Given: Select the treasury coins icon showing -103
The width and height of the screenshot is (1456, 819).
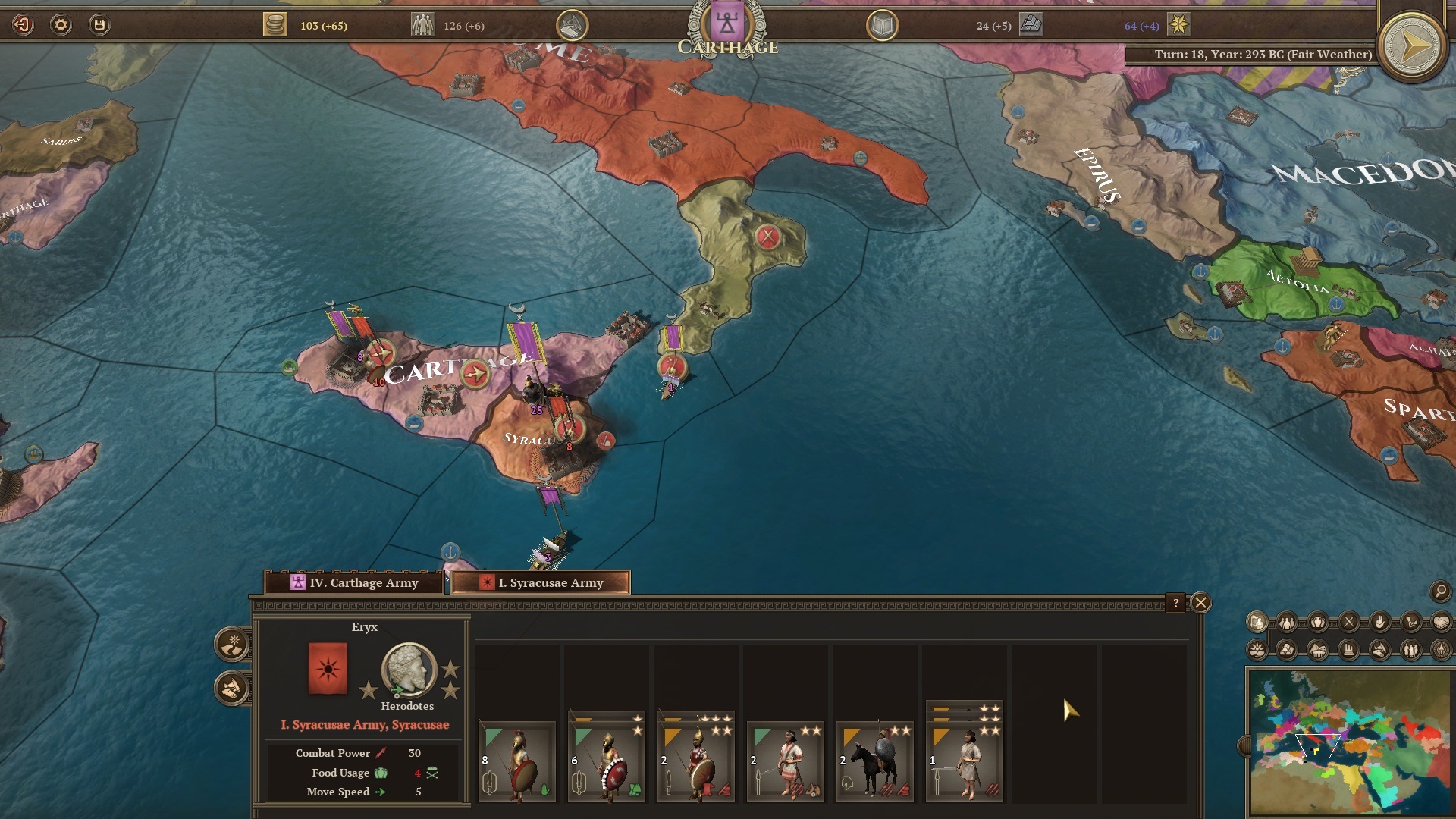Looking at the screenshot, I should (x=274, y=25).
